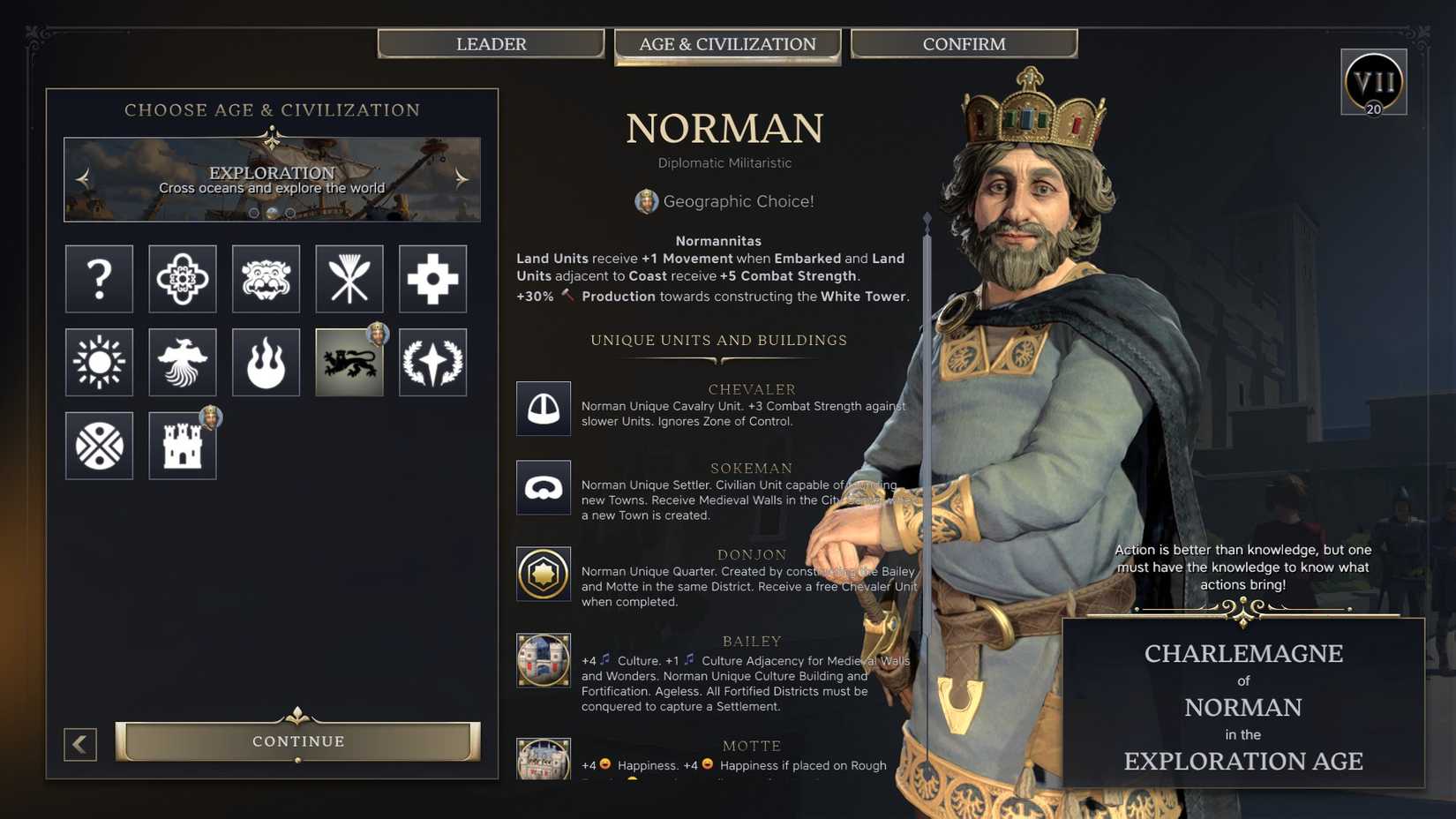Select the random civilization question mark icon
This screenshot has height=819, width=1456.
click(99, 280)
